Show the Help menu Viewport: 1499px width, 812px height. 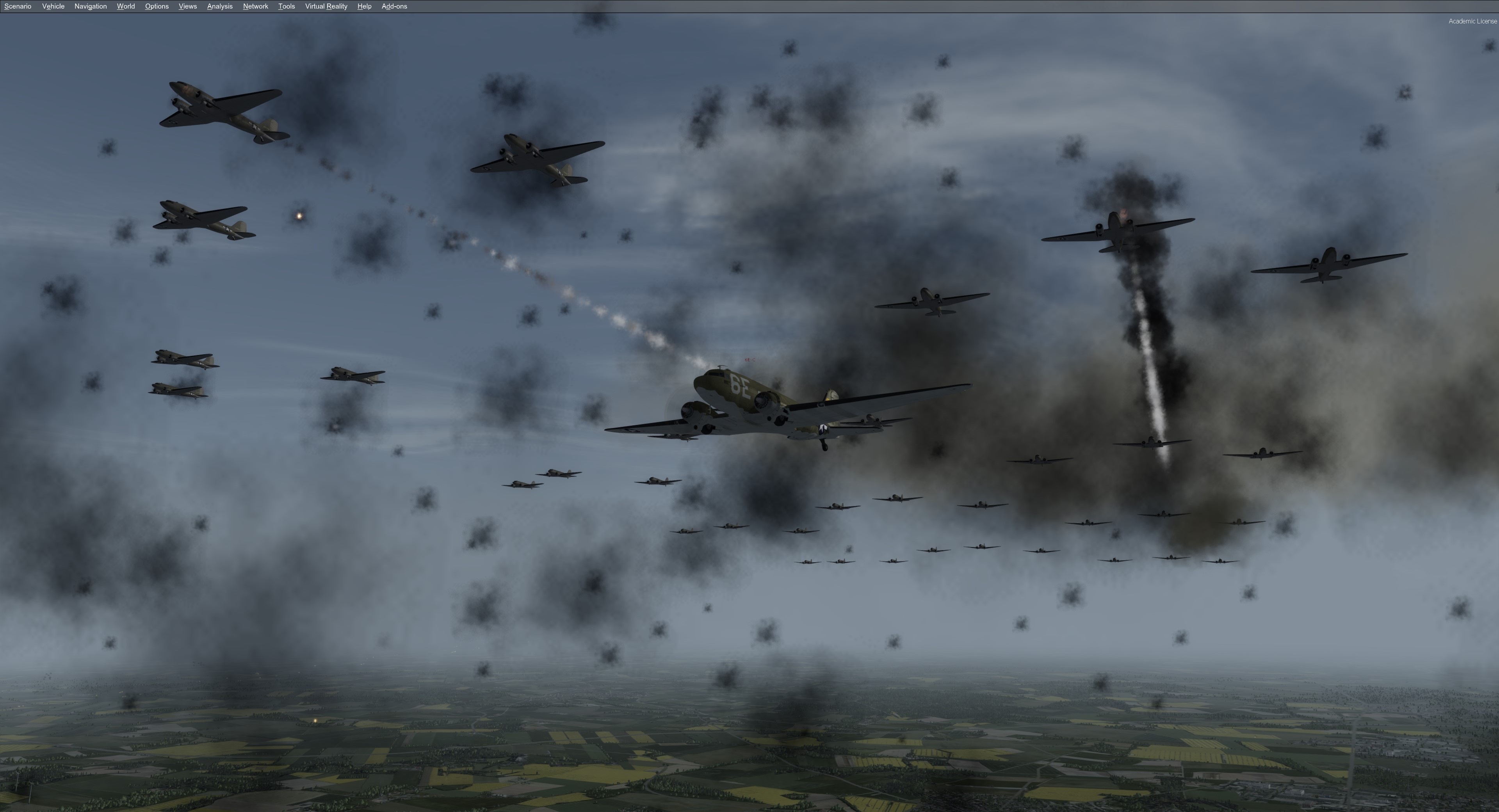click(x=364, y=6)
